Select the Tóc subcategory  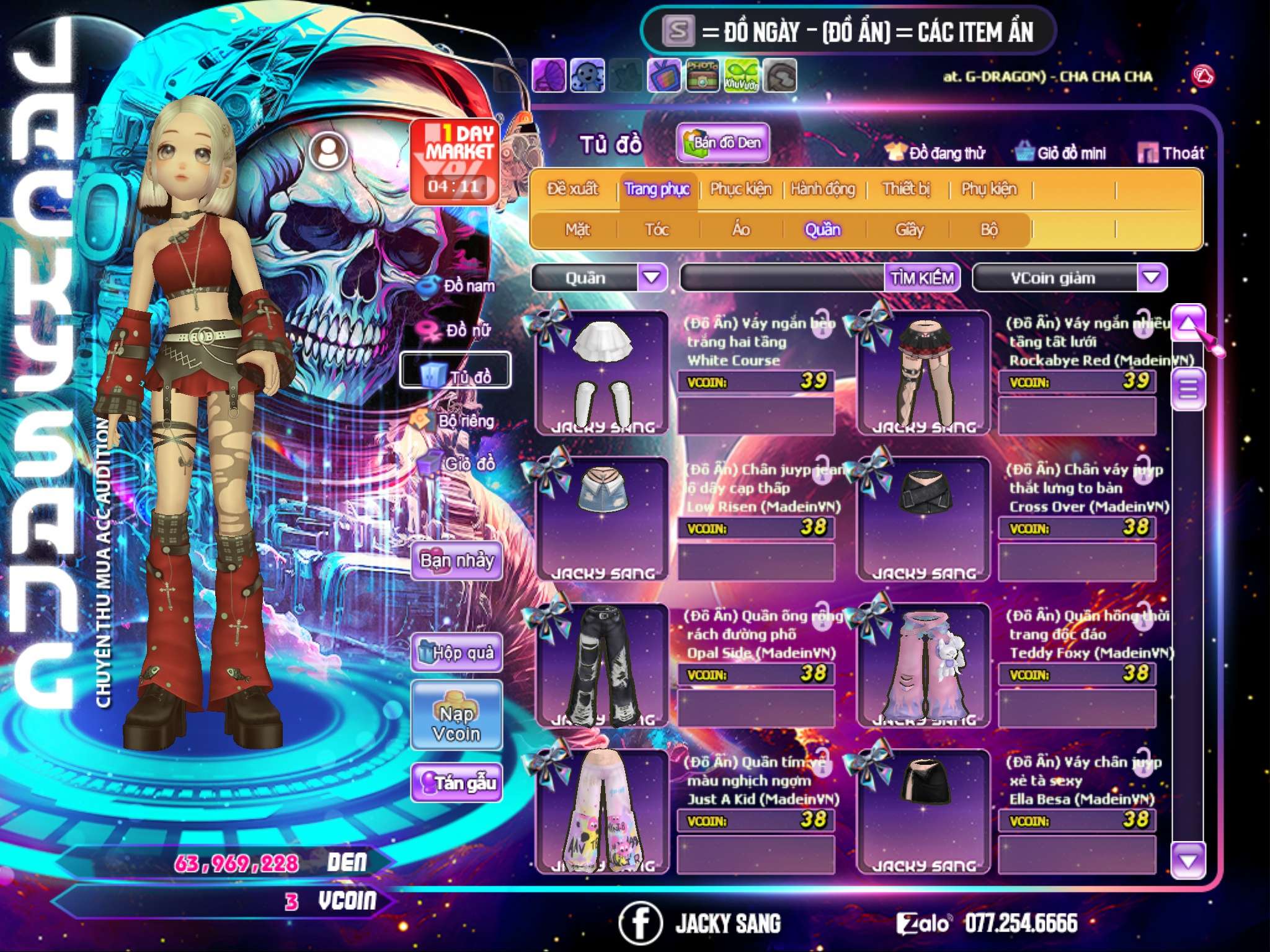[x=657, y=230]
